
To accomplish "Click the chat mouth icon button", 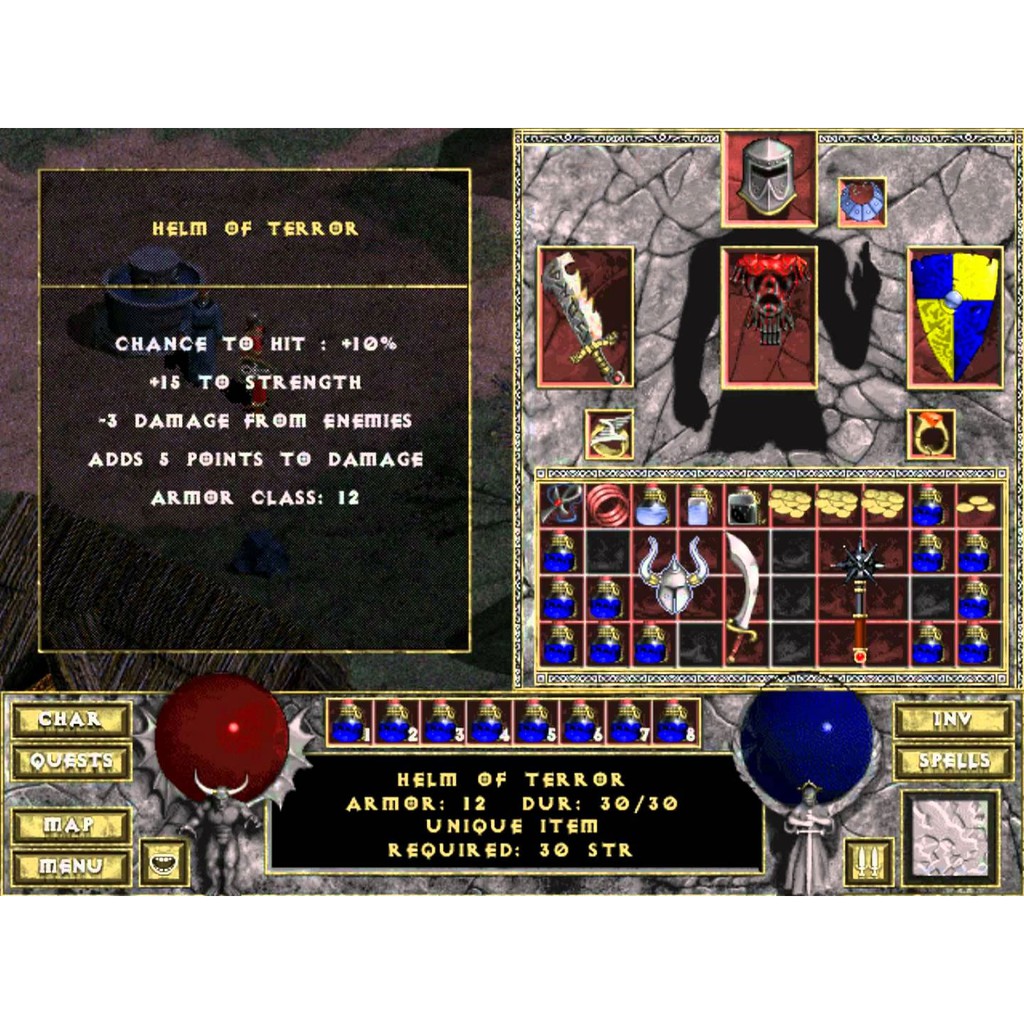I will [x=164, y=864].
